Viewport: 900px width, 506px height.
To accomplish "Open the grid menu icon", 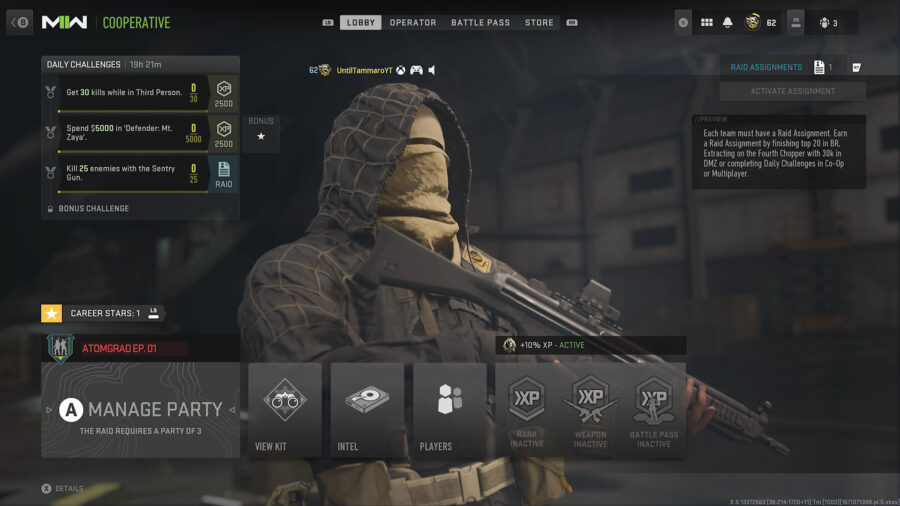I will (x=706, y=22).
